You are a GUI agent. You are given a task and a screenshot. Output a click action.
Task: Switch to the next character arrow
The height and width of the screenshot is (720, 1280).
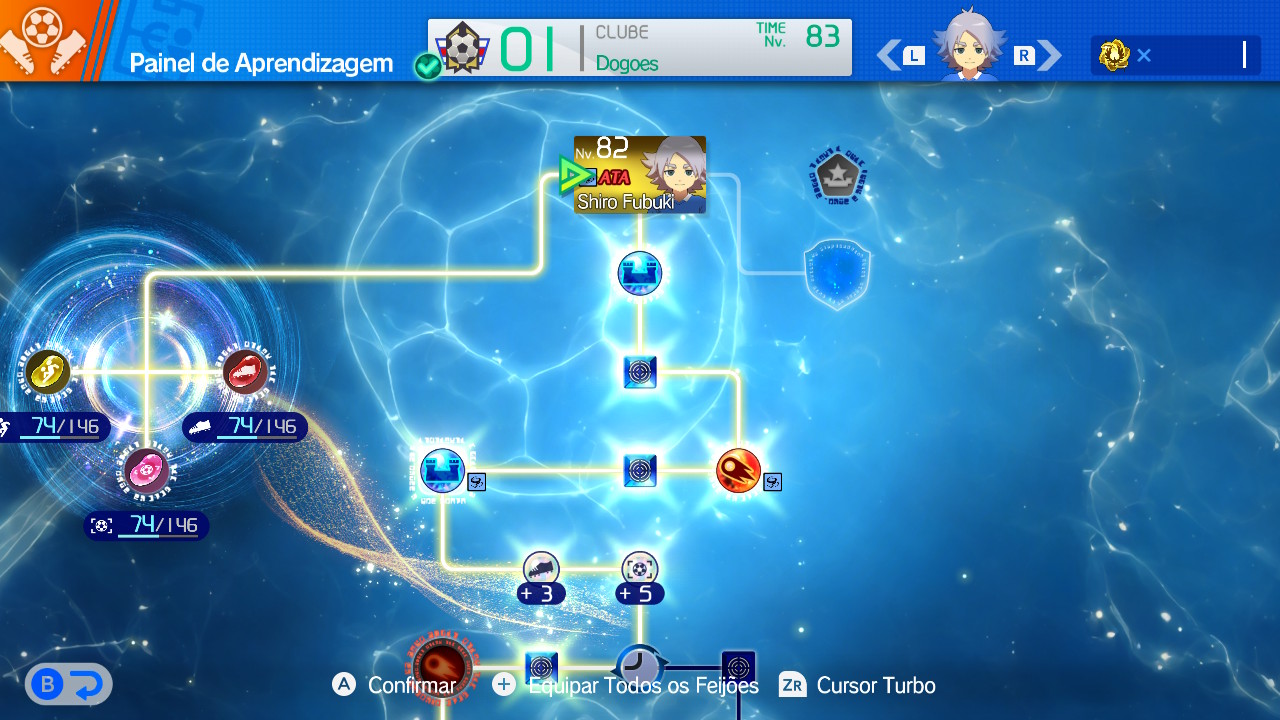(1049, 55)
